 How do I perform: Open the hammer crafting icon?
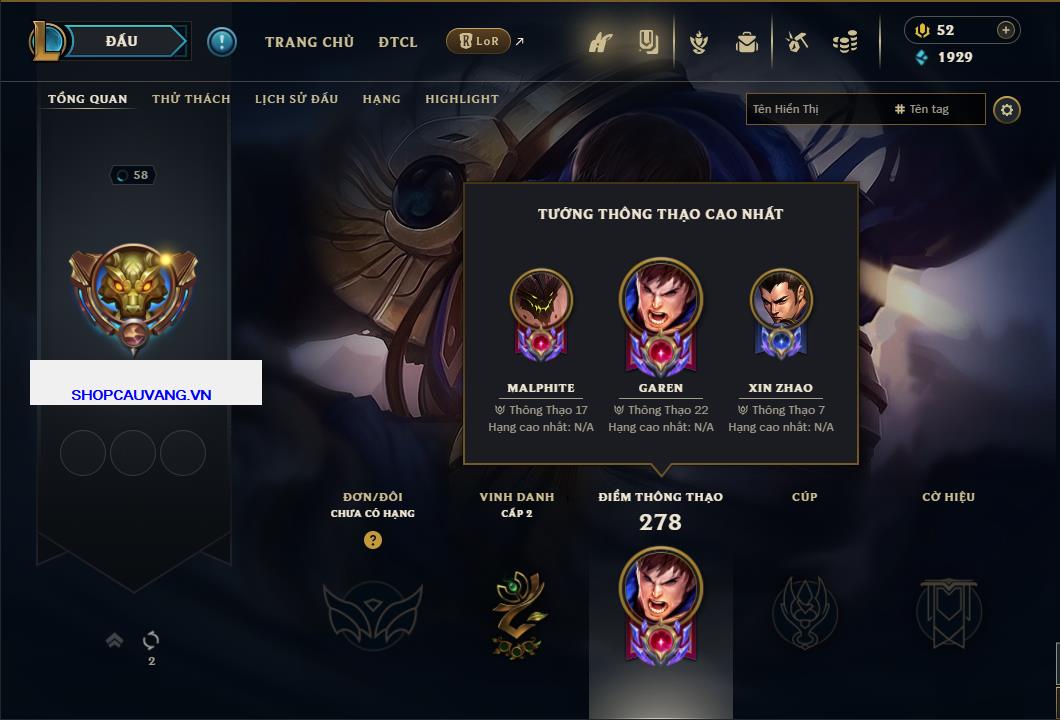[797, 42]
